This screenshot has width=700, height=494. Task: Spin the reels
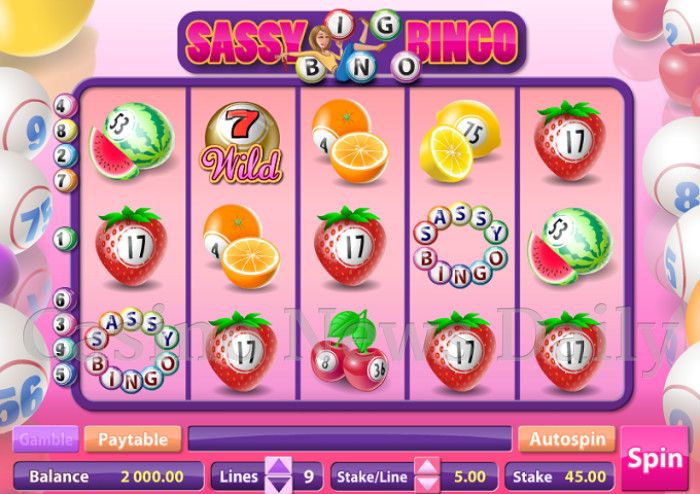[654, 460]
